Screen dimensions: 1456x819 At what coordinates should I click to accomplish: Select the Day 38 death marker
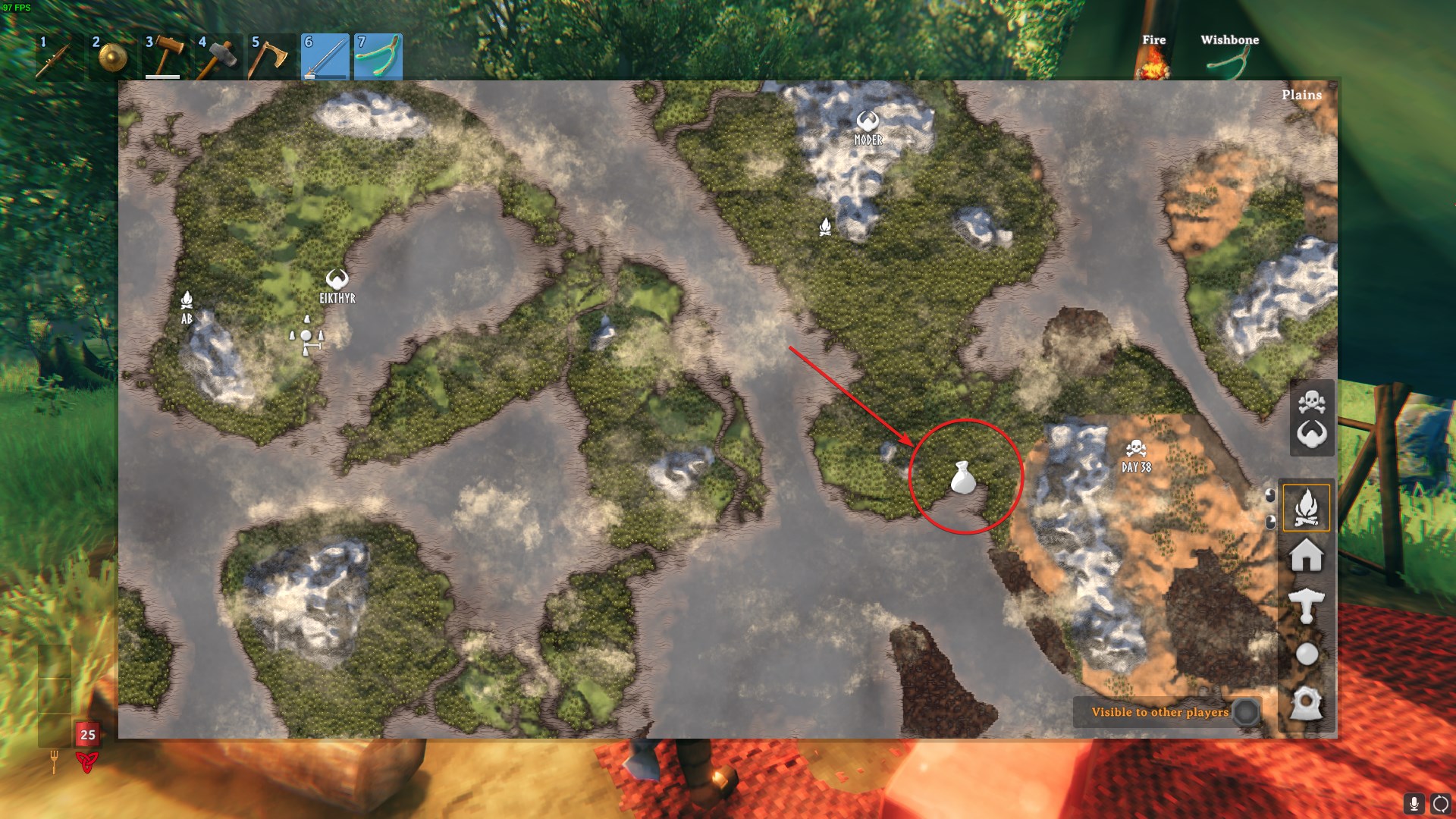(x=1135, y=449)
